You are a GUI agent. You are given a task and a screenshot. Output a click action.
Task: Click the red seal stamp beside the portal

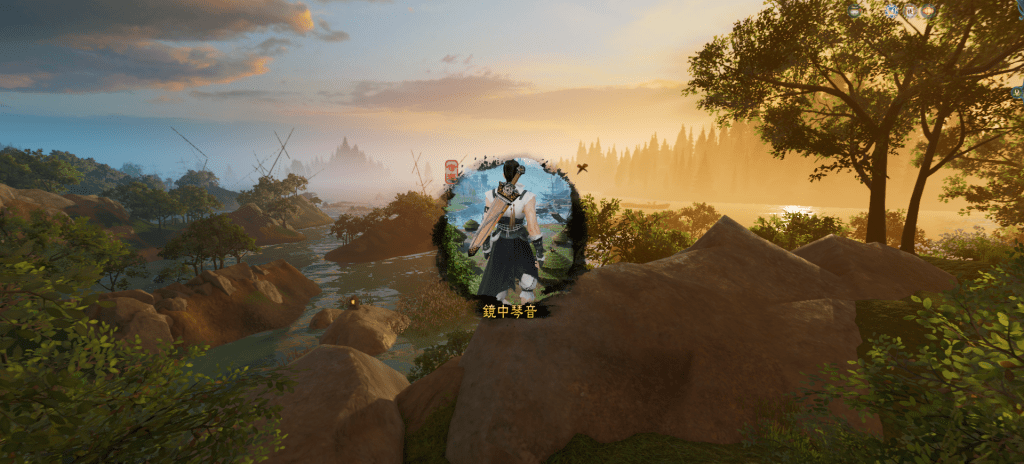pyautogui.click(x=451, y=170)
